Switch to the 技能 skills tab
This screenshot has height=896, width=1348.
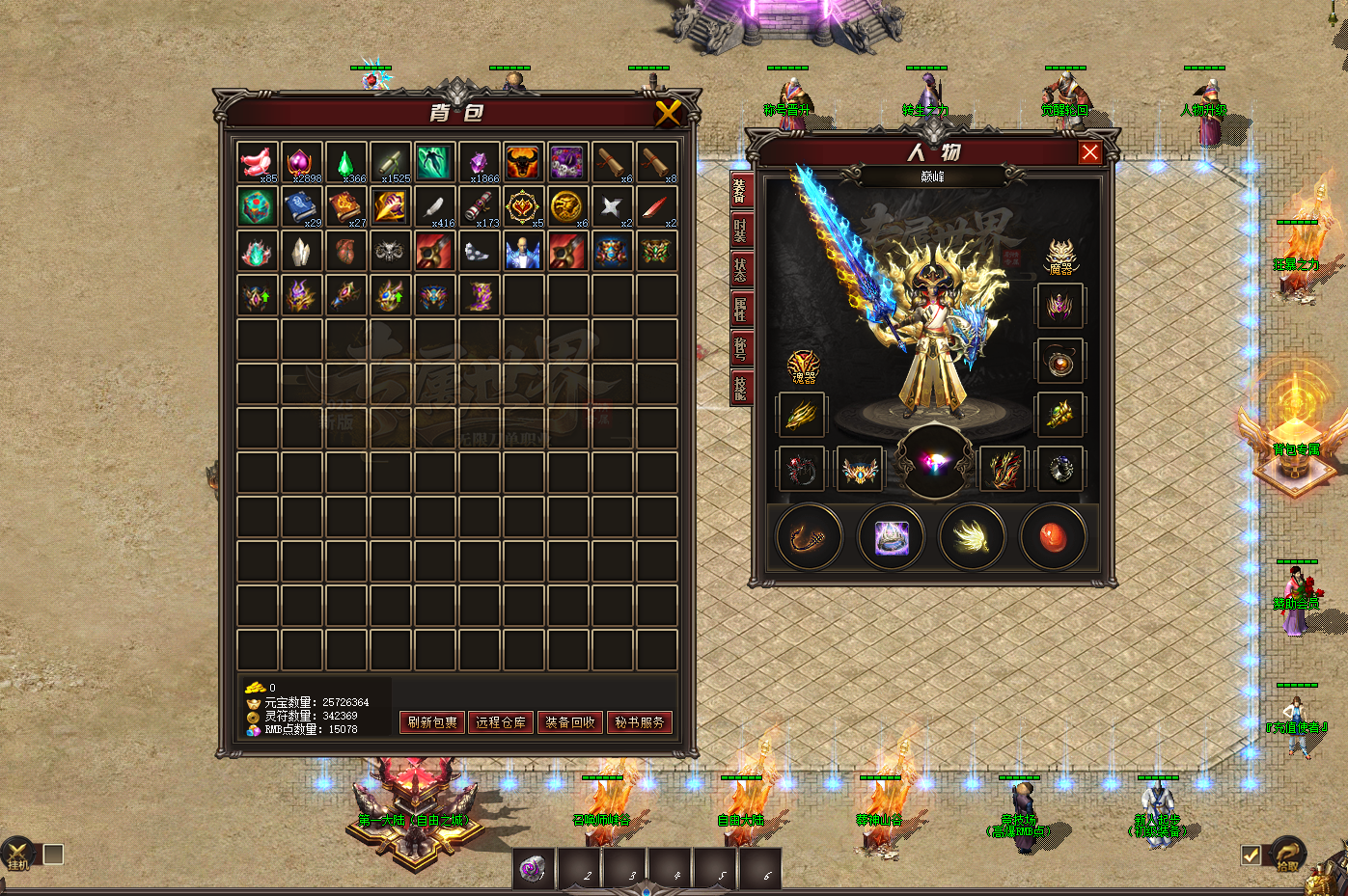pyautogui.click(x=740, y=387)
